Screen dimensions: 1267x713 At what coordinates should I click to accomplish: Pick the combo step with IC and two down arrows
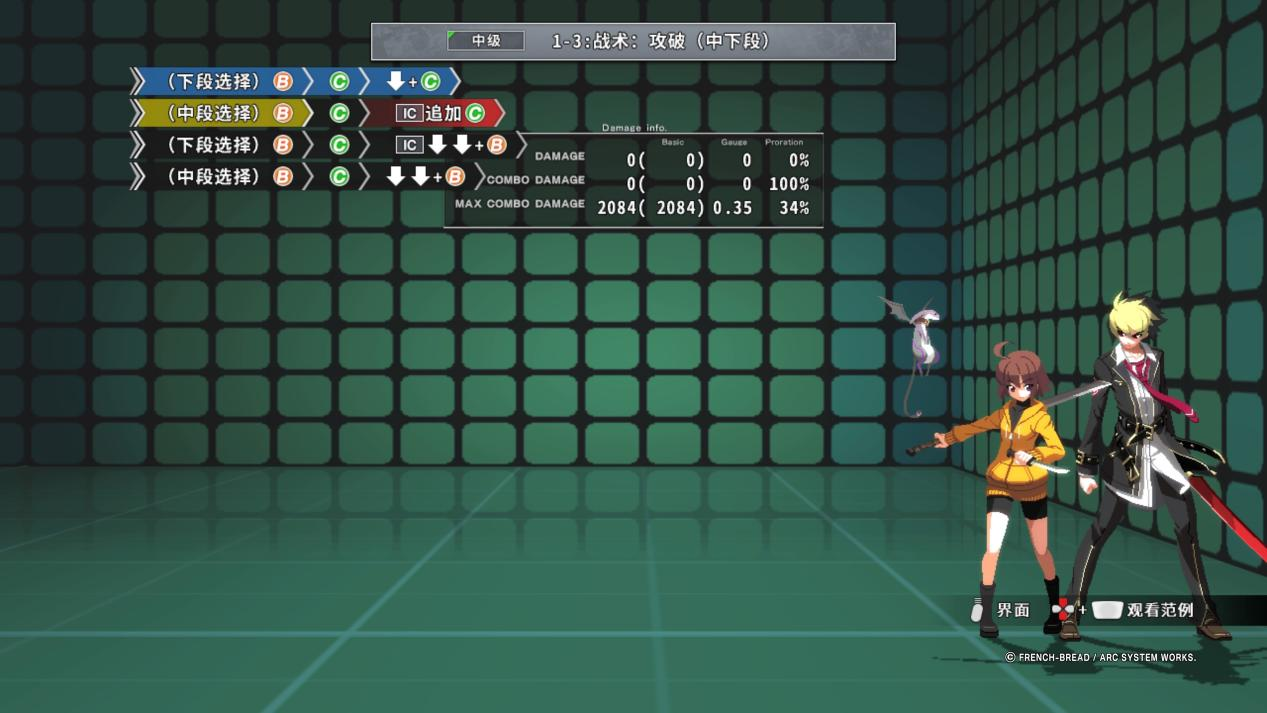(450, 145)
